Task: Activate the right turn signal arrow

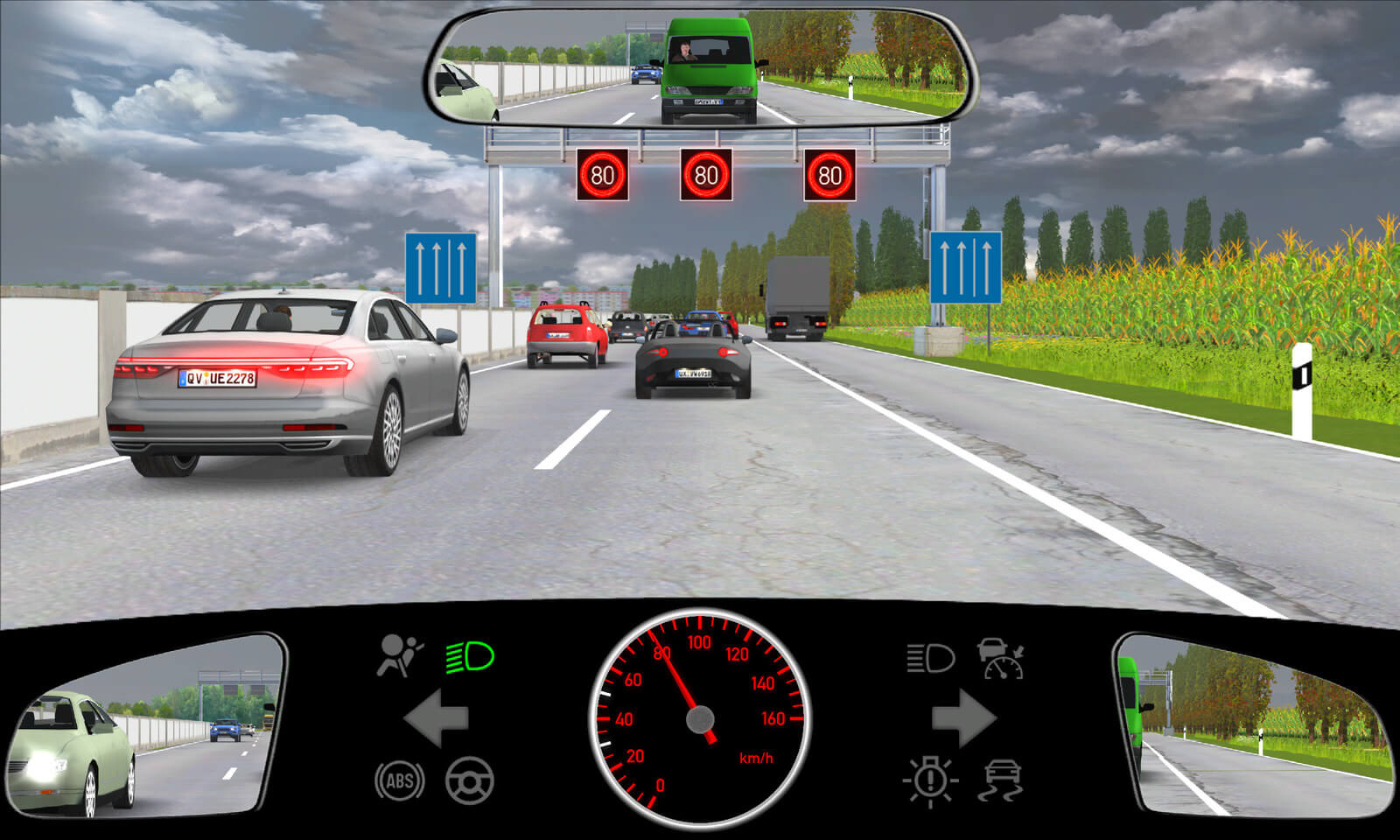Action: point(963,718)
